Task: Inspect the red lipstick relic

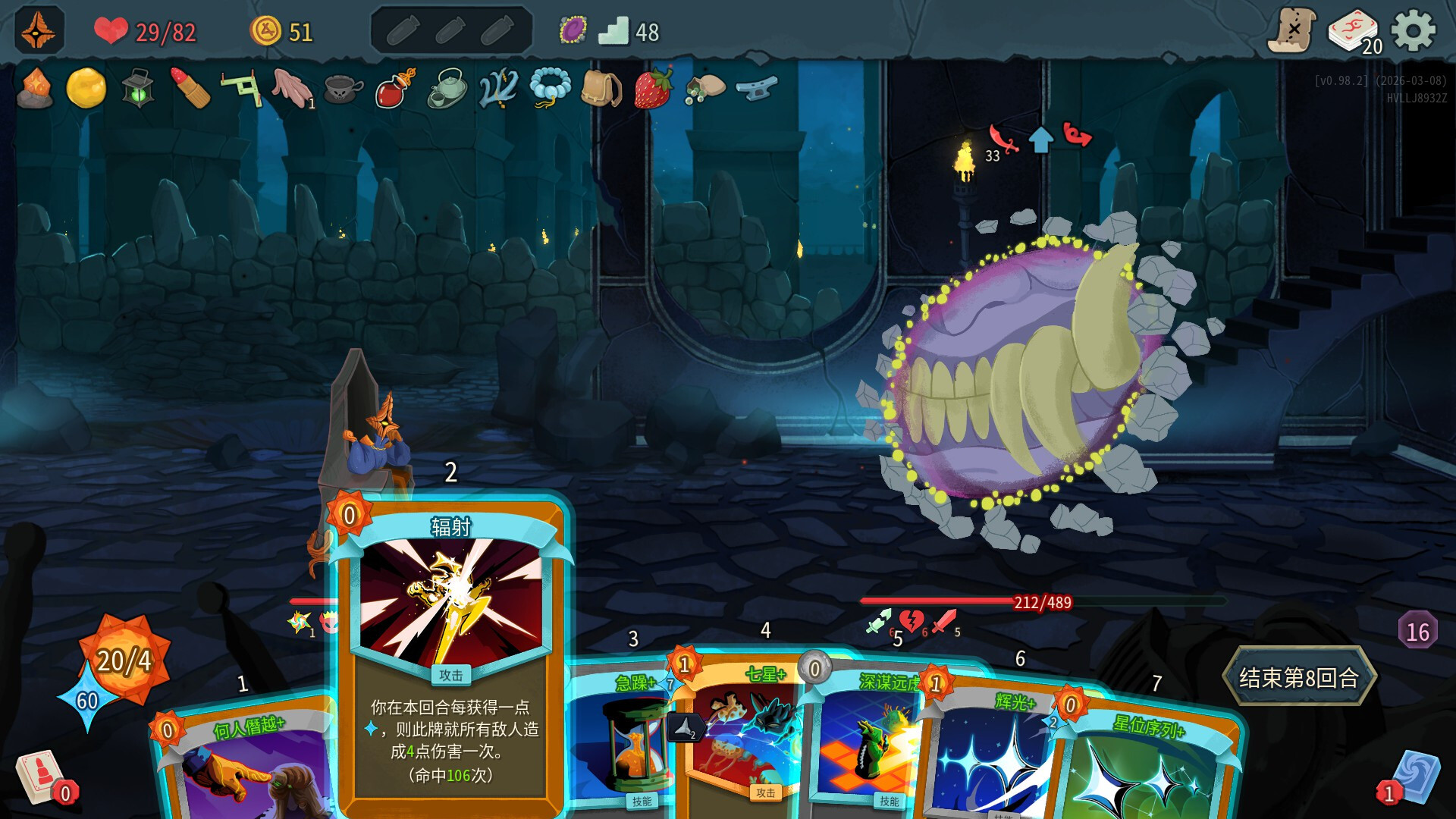Action: [190, 88]
